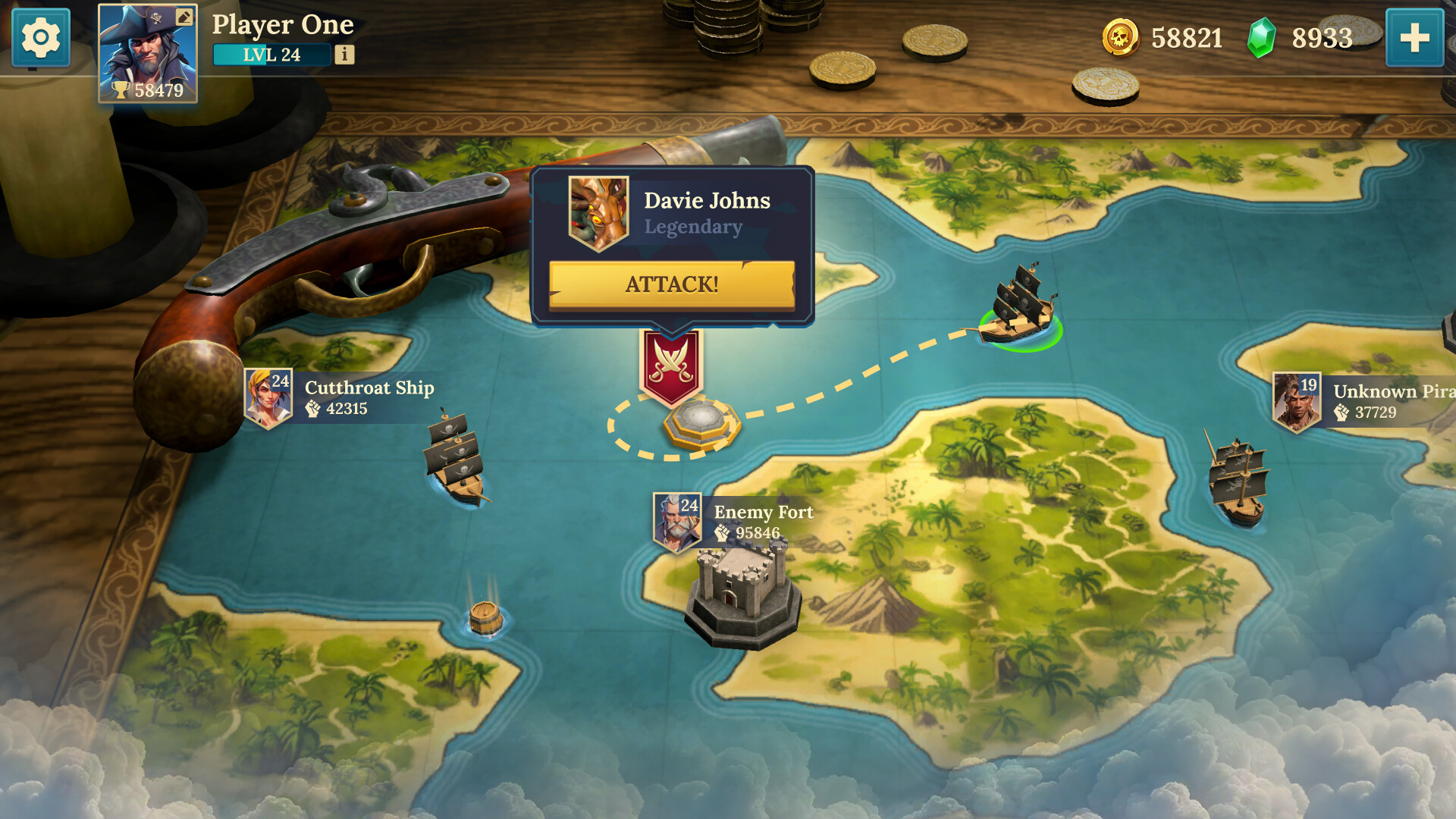1456x819 pixels.
Task: Select your ship with the green glow
Action: tap(1020, 311)
